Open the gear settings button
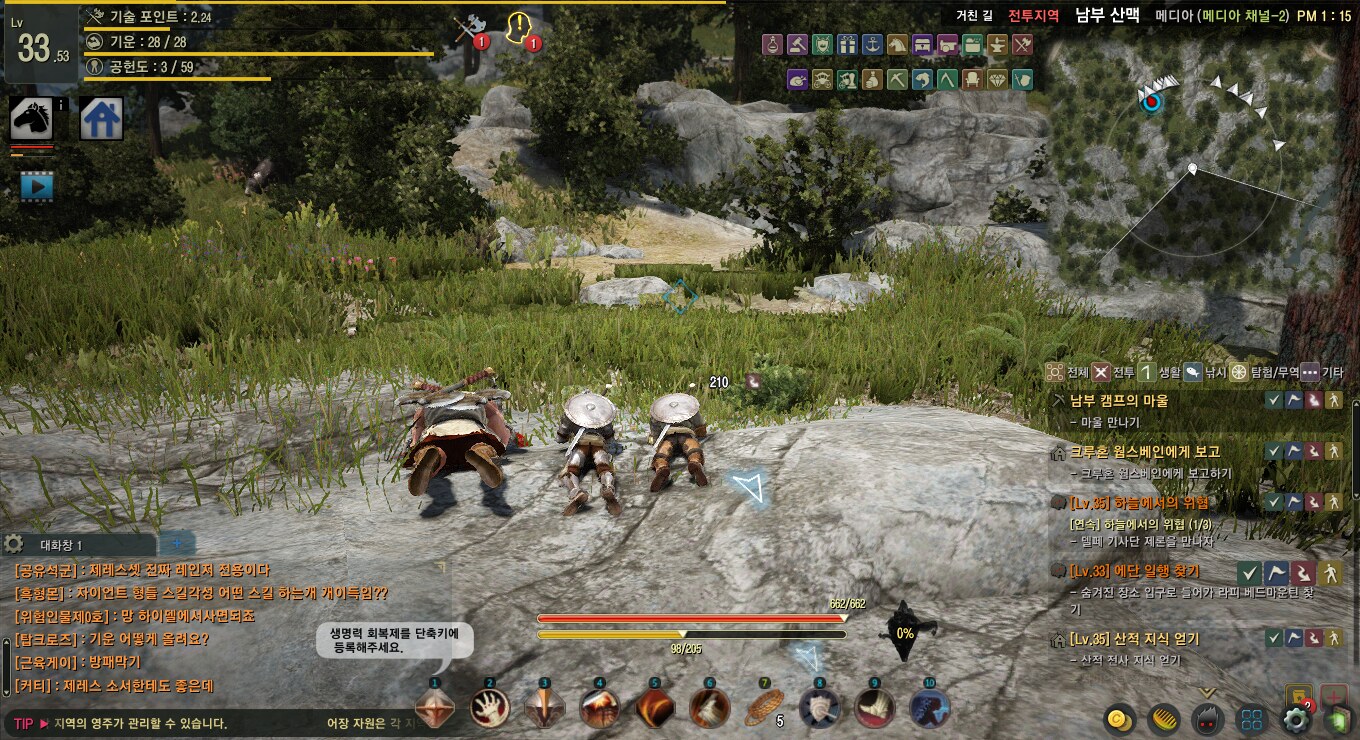 (x=1294, y=719)
